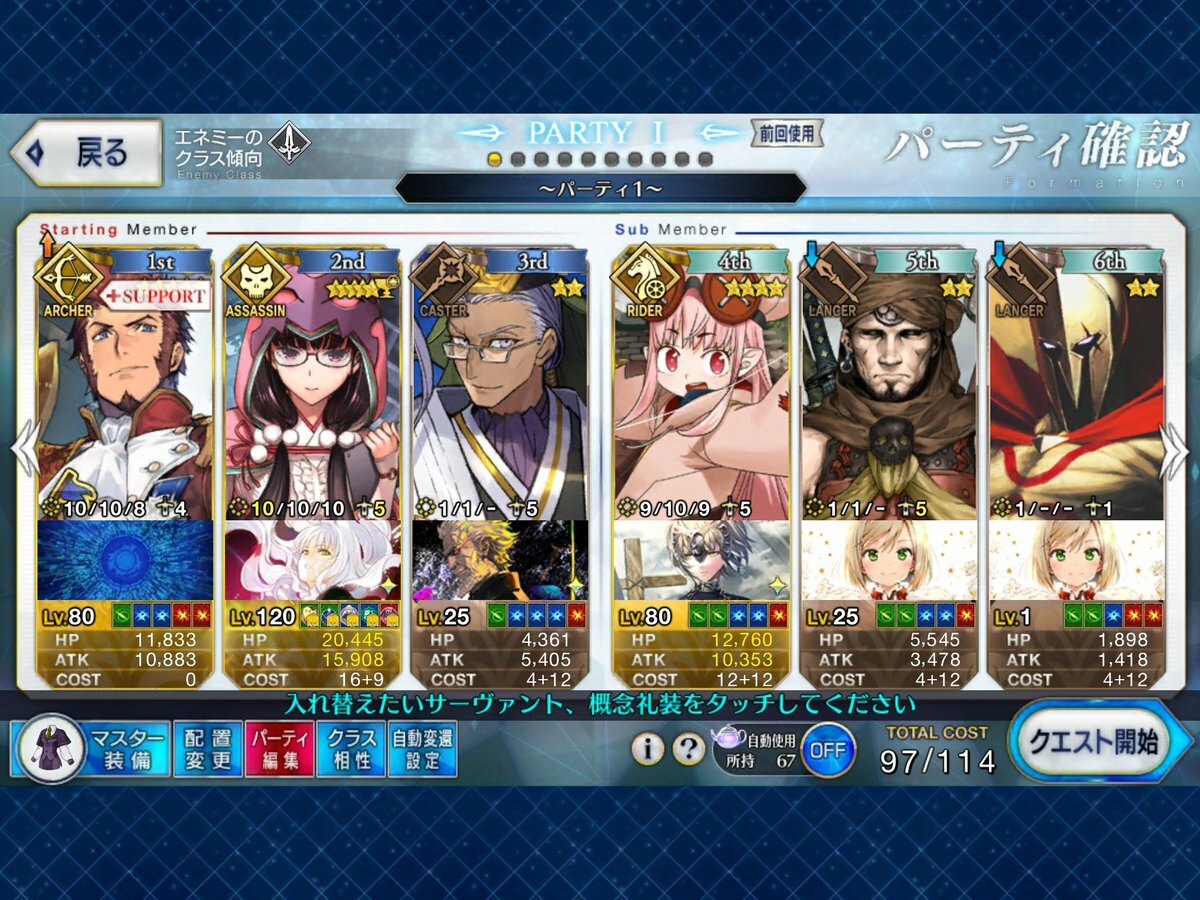Switch to previous party with left arrow

pos(22,452)
